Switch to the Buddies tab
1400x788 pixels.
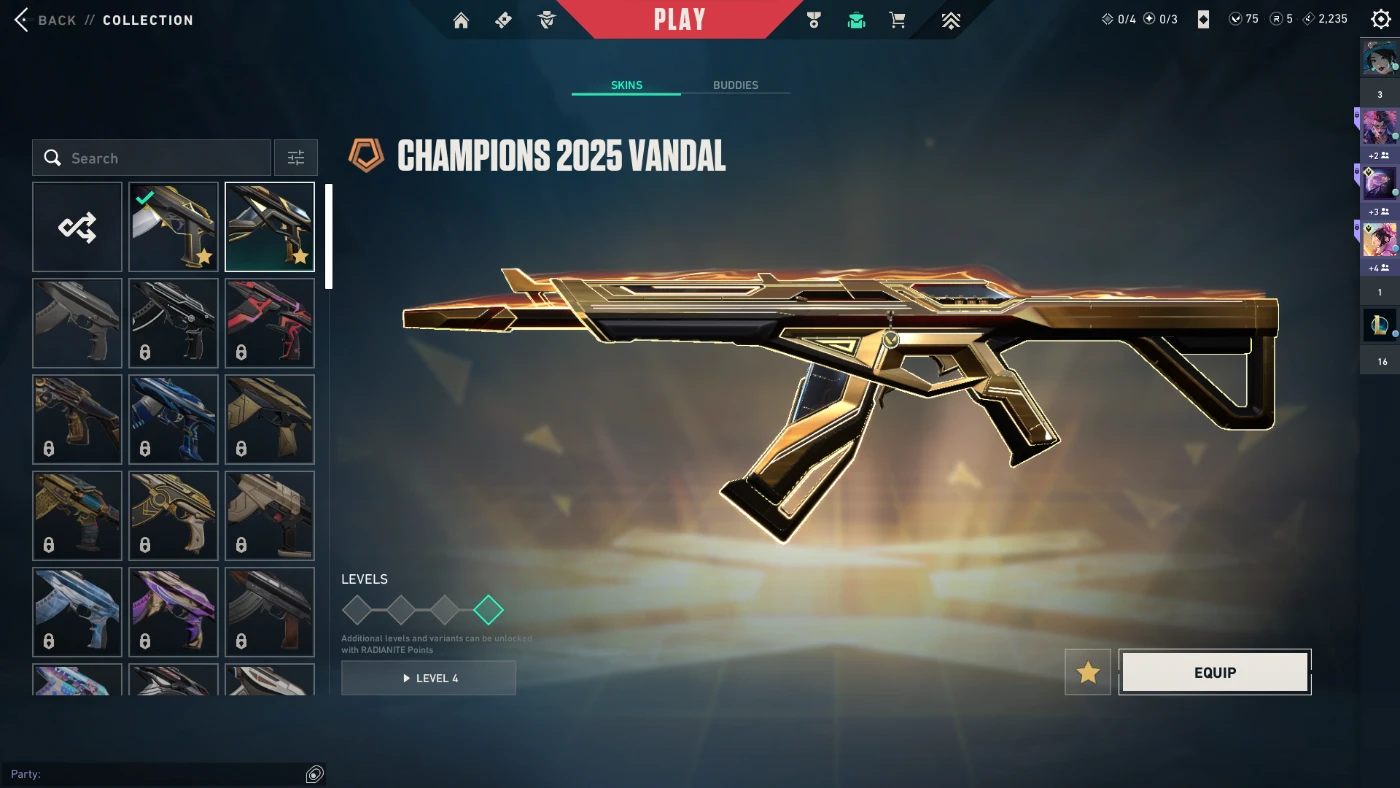point(735,85)
